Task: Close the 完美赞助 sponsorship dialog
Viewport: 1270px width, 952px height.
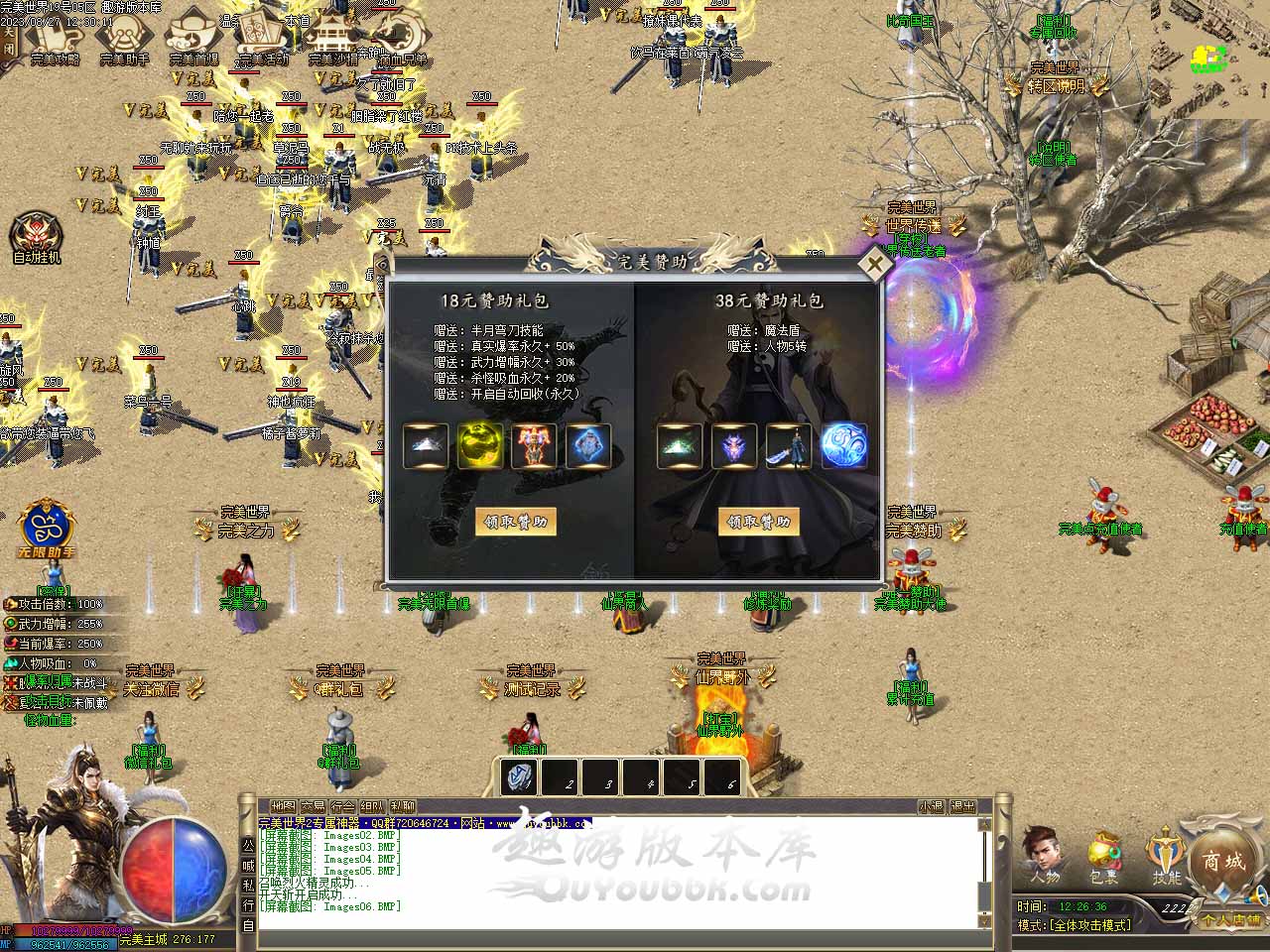Action: coord(874,265)
